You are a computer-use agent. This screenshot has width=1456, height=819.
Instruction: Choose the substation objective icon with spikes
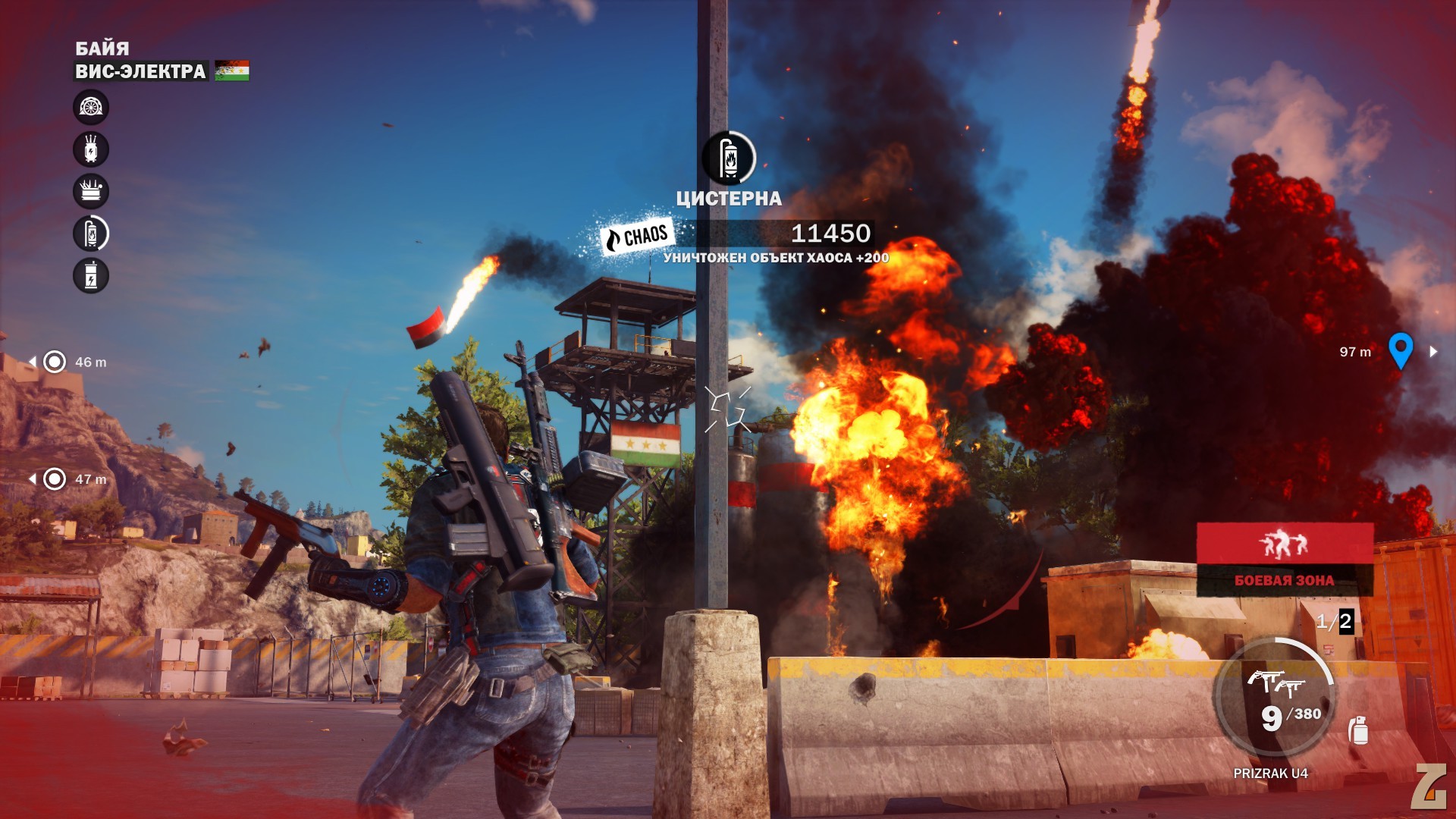pyautogui.click(x=91, y=191)
